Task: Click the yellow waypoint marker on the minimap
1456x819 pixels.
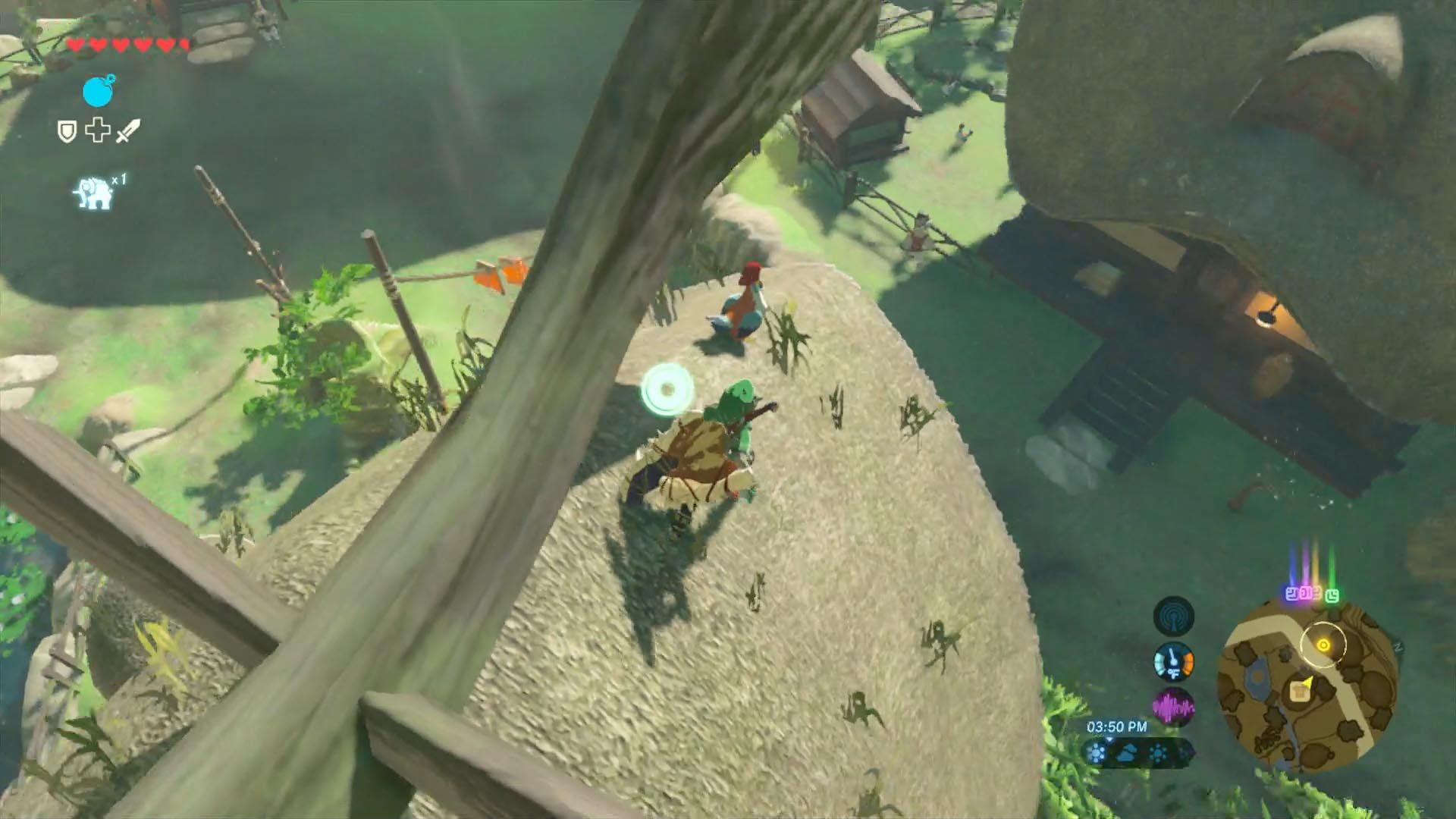Action: [1323, 645]
